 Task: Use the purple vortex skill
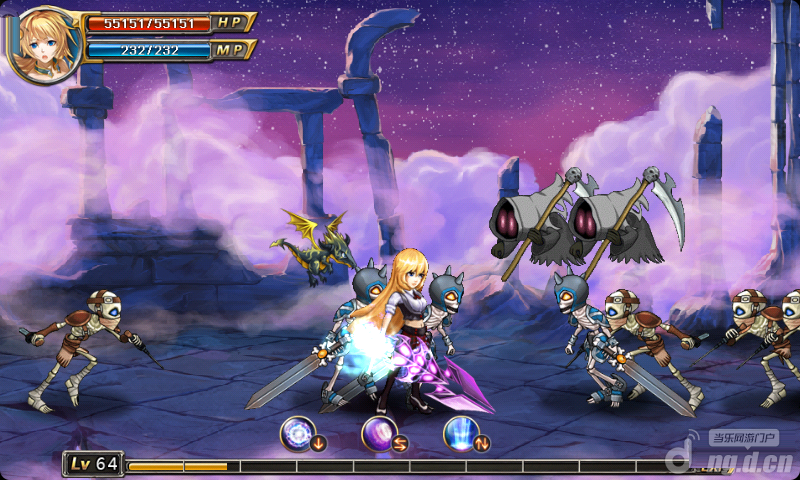point(380,433)
